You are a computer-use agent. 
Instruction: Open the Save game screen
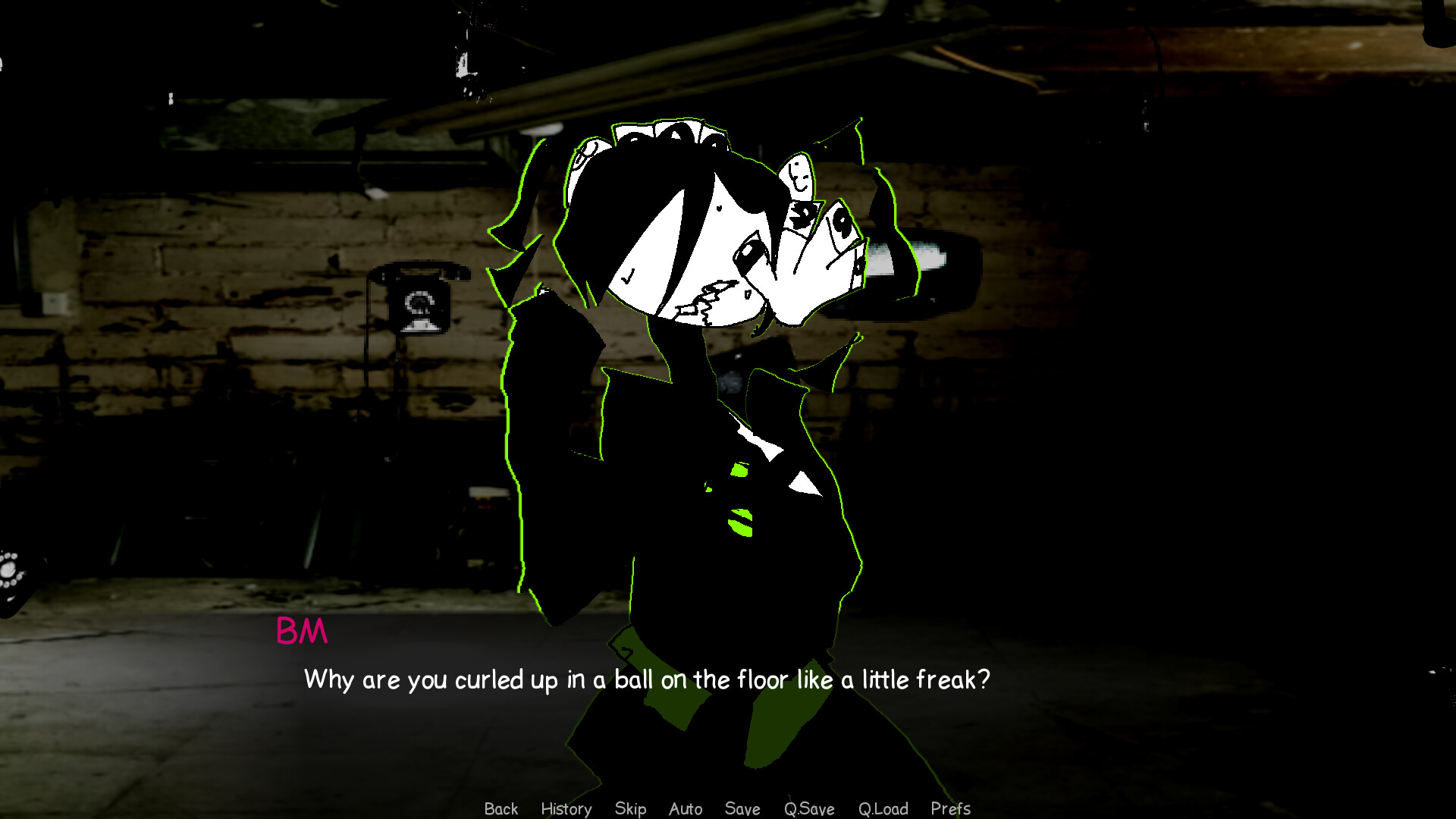pos(742,808)
